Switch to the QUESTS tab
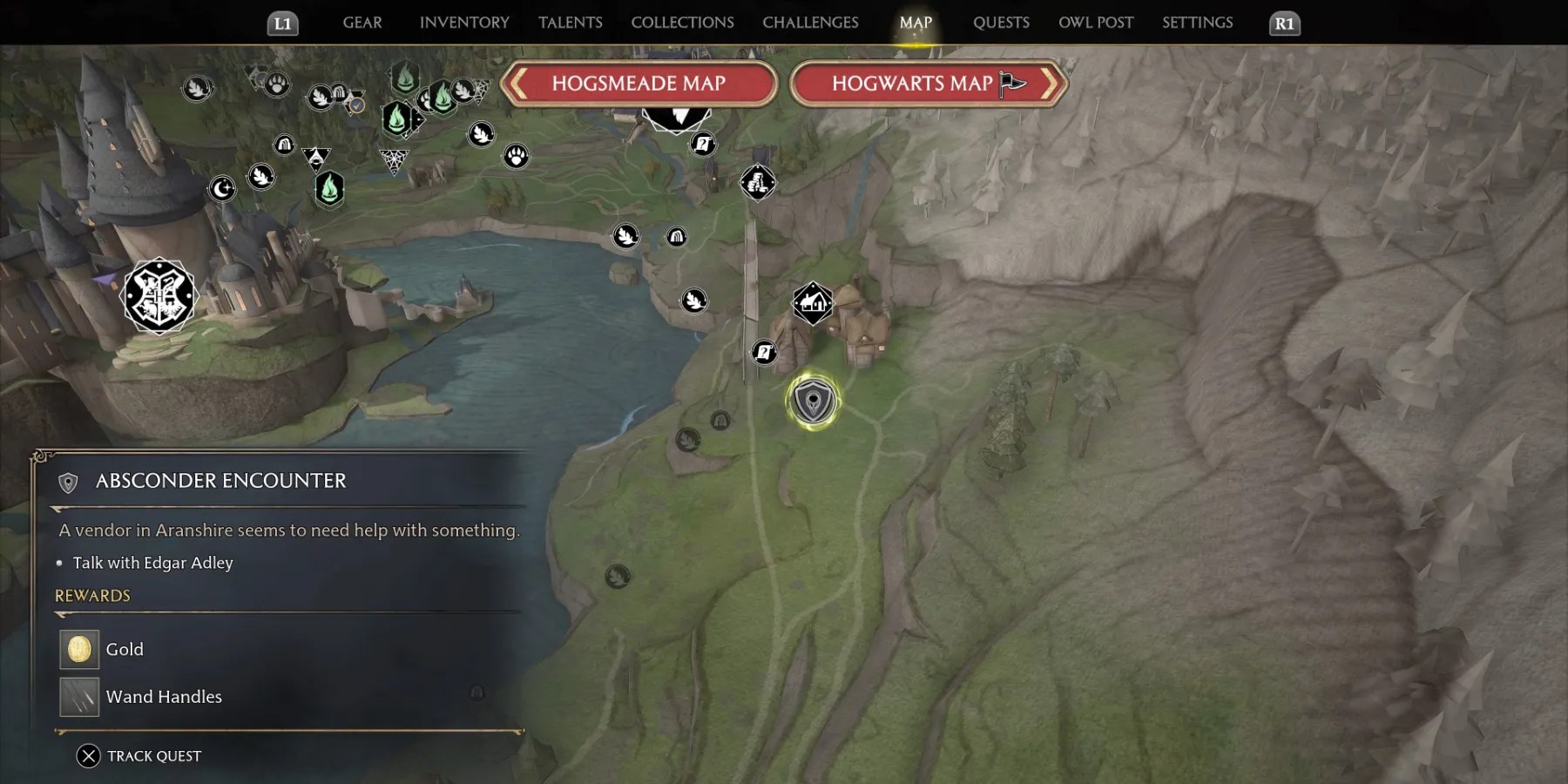The height and width of the screenshot is (784, 1568). [x=1001, y=23]
